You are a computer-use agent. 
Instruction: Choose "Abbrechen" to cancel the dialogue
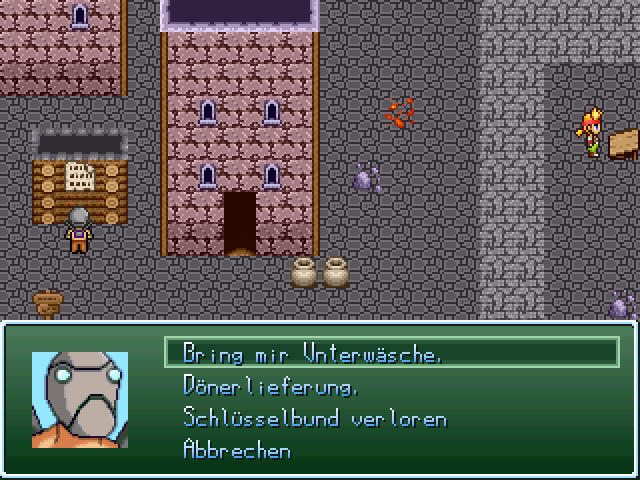[237, 450]
